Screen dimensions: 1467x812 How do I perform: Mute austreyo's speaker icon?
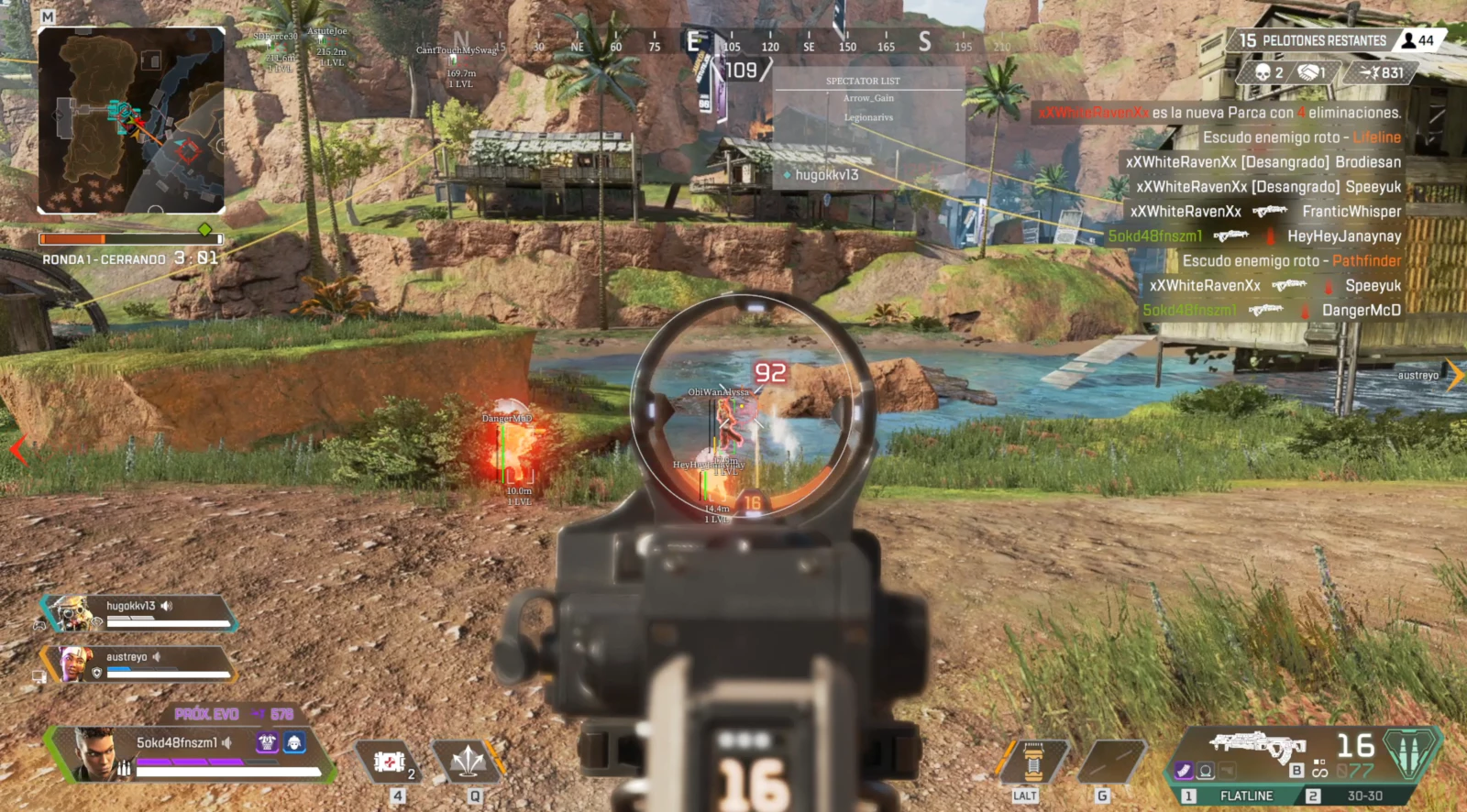pos(156,657)
